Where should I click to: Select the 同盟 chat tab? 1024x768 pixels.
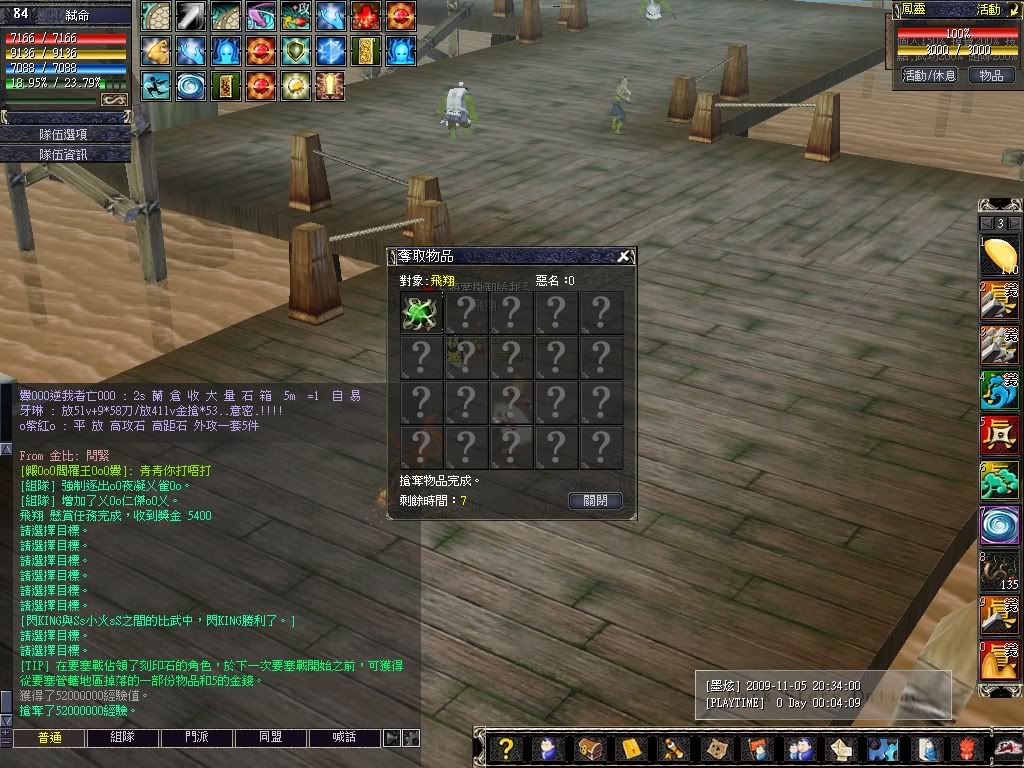(271, 738)
